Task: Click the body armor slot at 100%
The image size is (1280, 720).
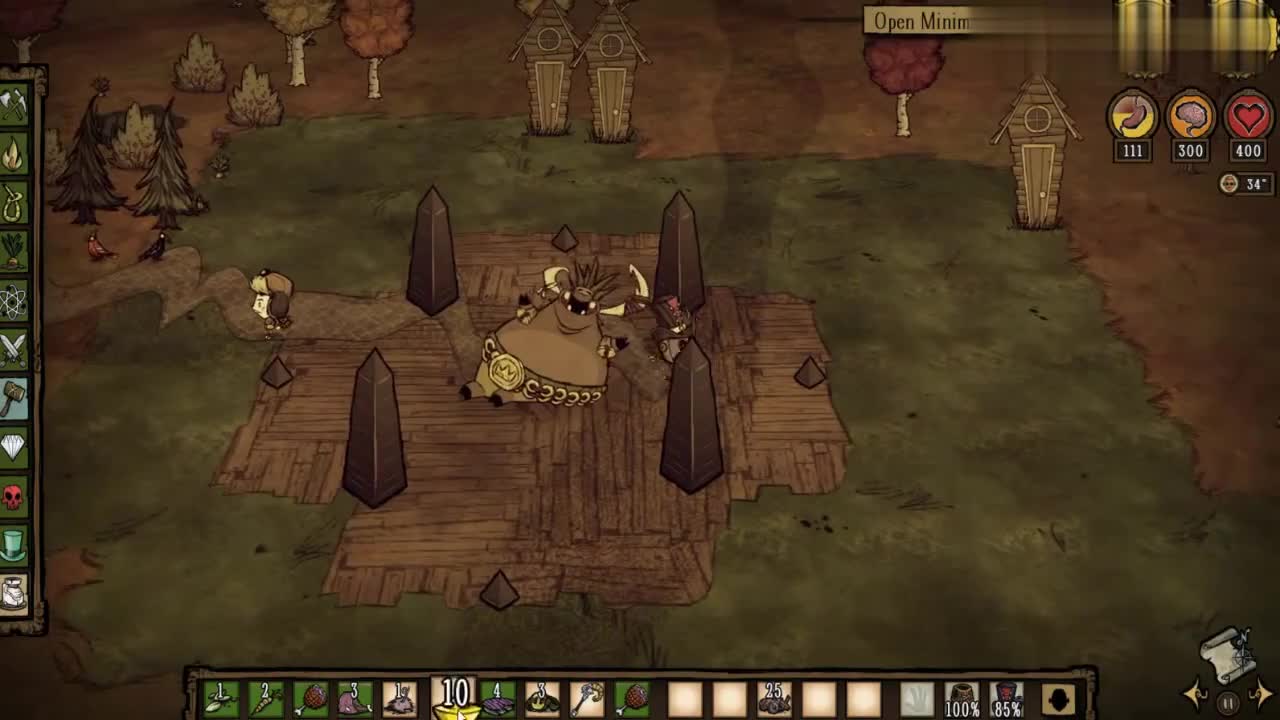Action: tap(962, 698)
